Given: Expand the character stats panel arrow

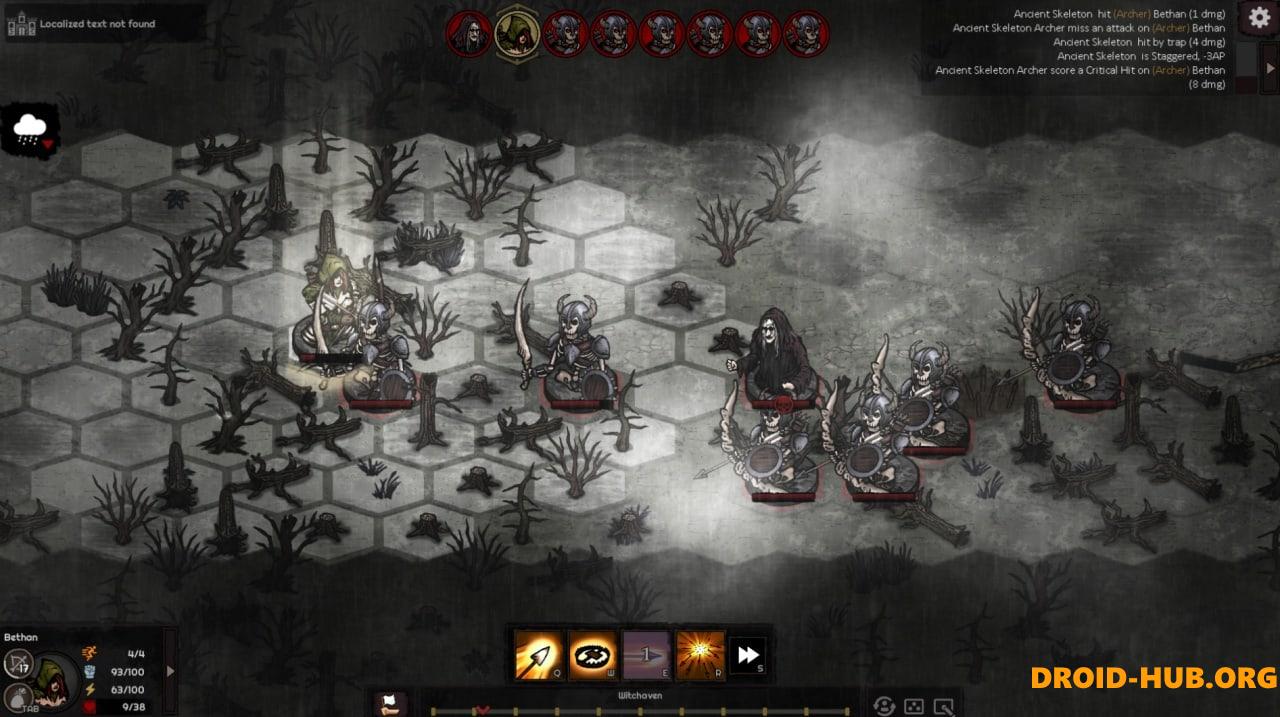Looking at the screenshot, I should coord(170,671).
